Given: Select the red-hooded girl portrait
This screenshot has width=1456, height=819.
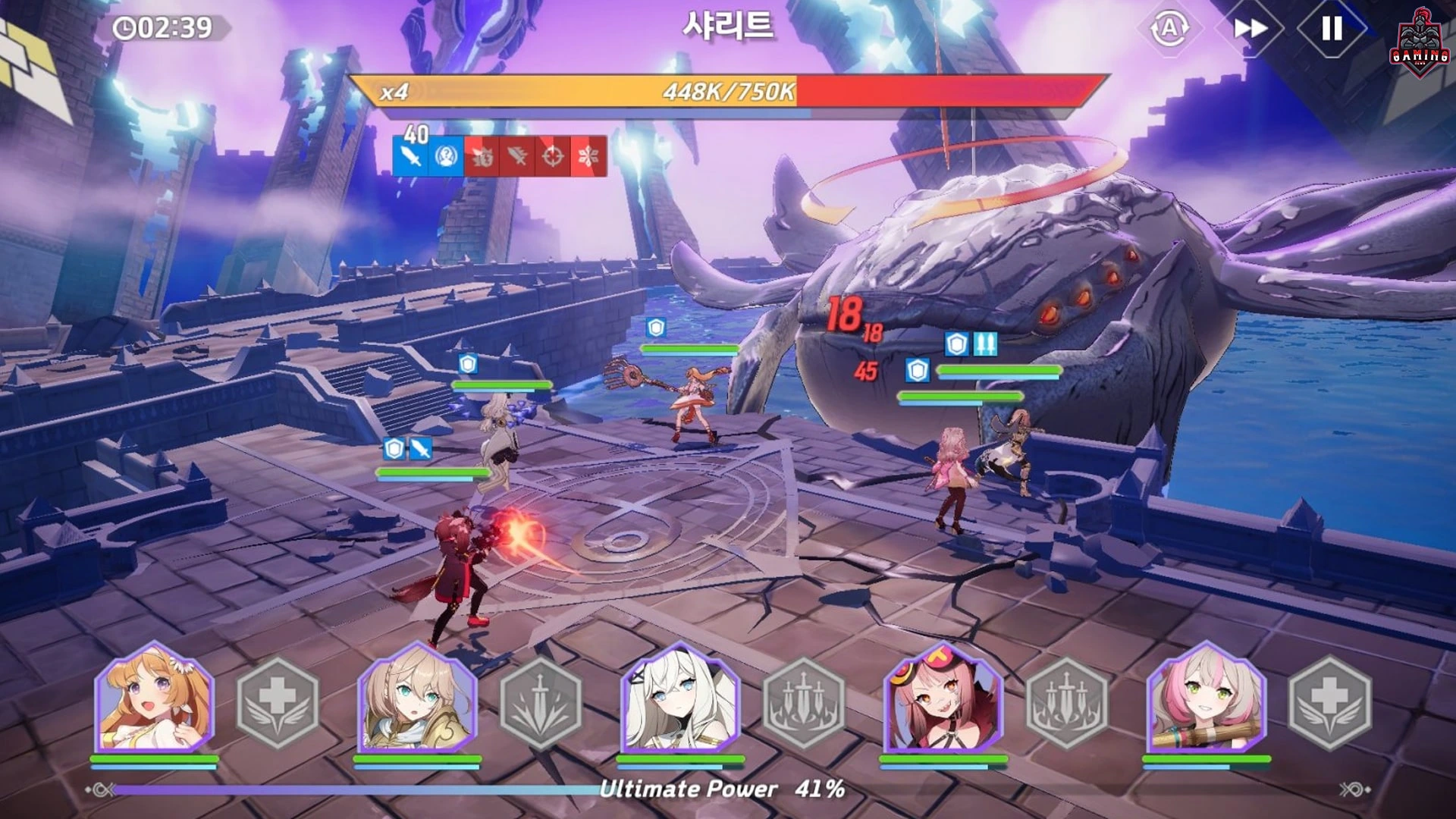Looking at the screenshot, I should click(943, 699).
